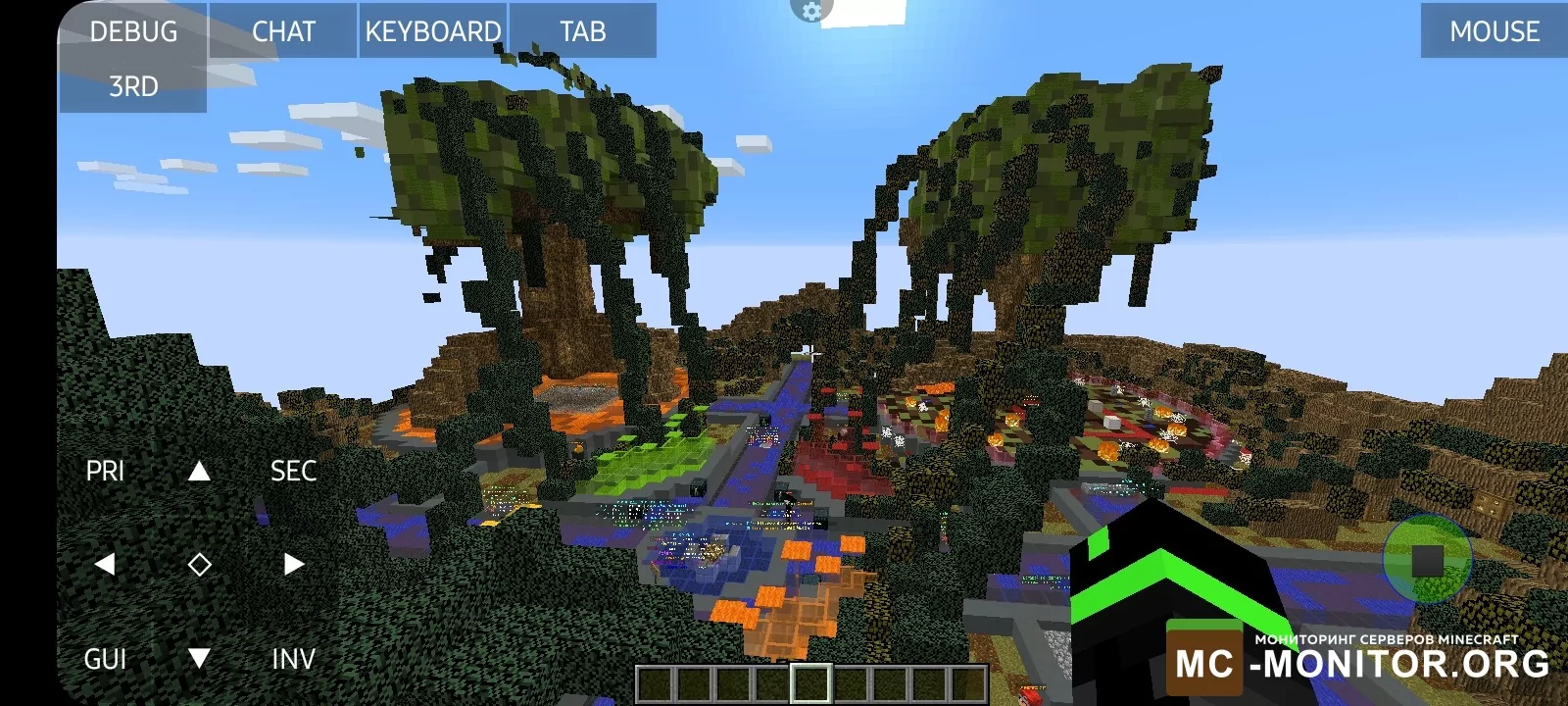Toggle the GUI visibility button

105,658
